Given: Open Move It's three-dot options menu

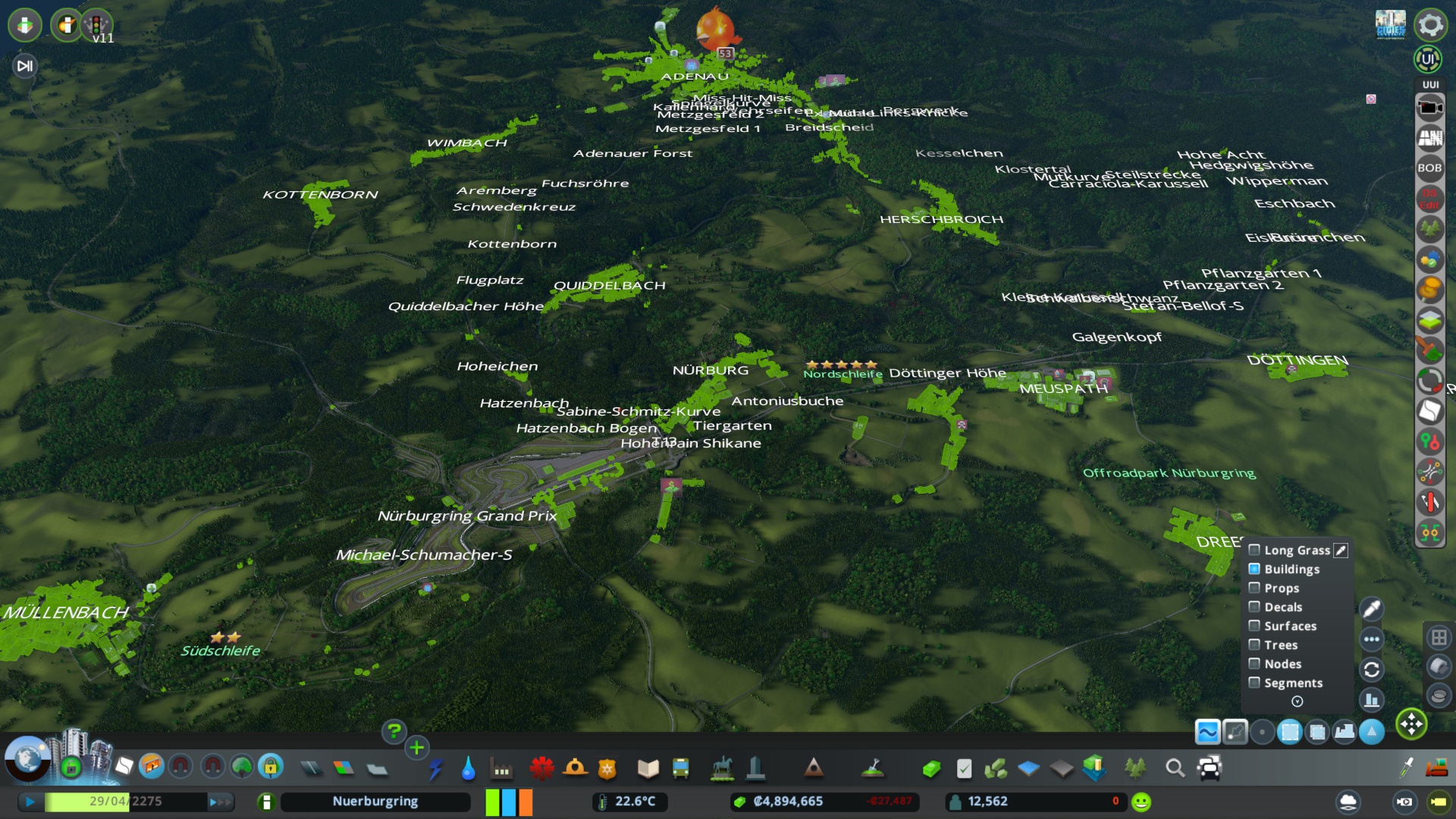Looking at the screenshot, I should pos(1371,639).
